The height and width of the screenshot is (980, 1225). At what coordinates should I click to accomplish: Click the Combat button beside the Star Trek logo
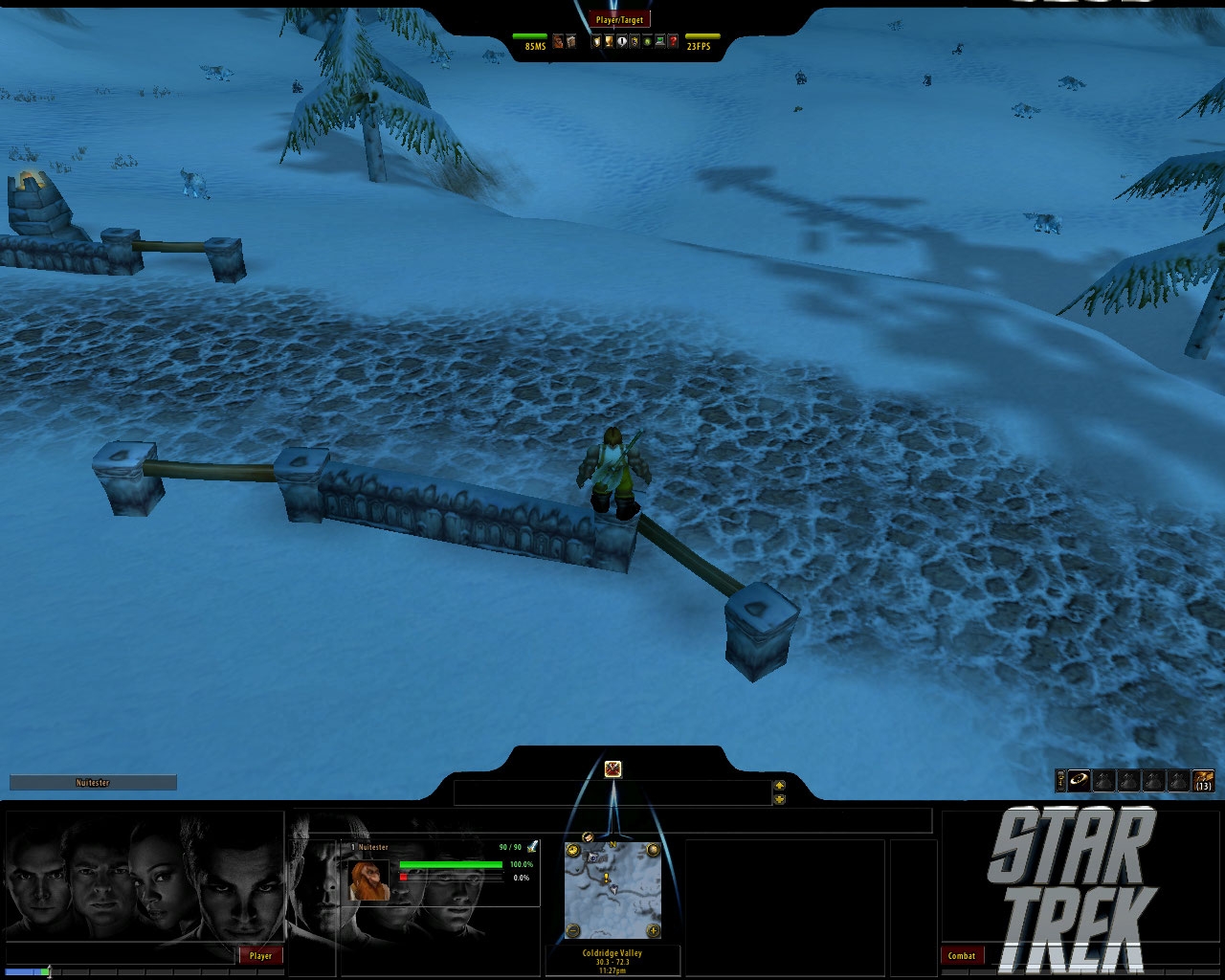[x=962, y=955]
